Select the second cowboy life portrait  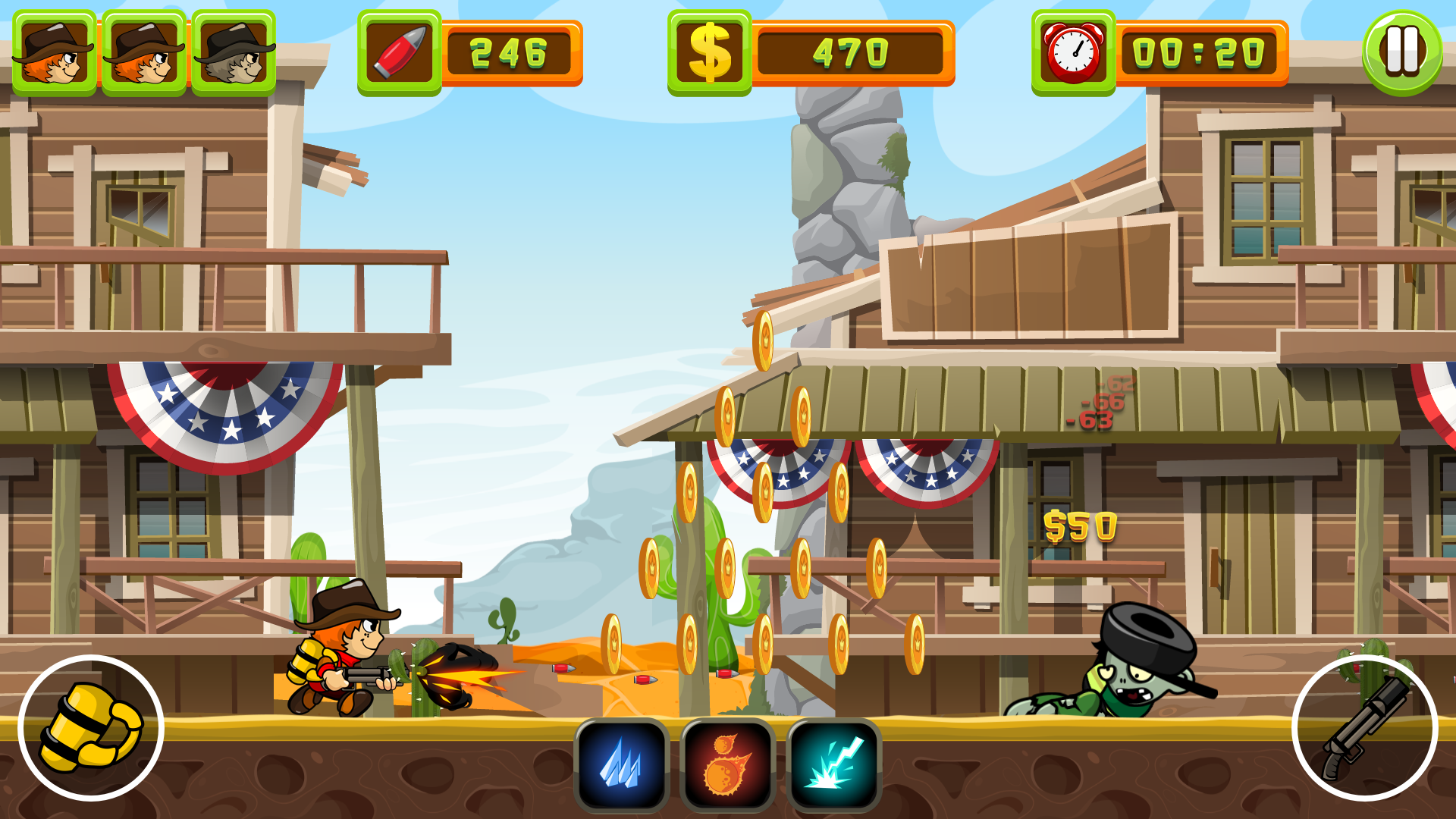pyautogui.click(x=144, y=50)
